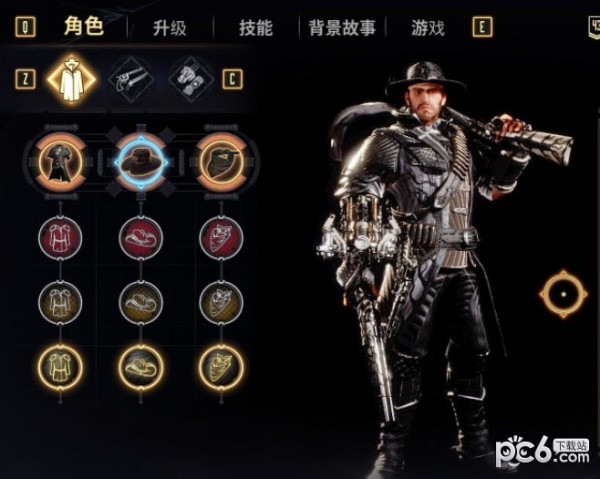Select the gold-ringed coat skin
The height and width of the screenshot is (479, 600).
59,366
